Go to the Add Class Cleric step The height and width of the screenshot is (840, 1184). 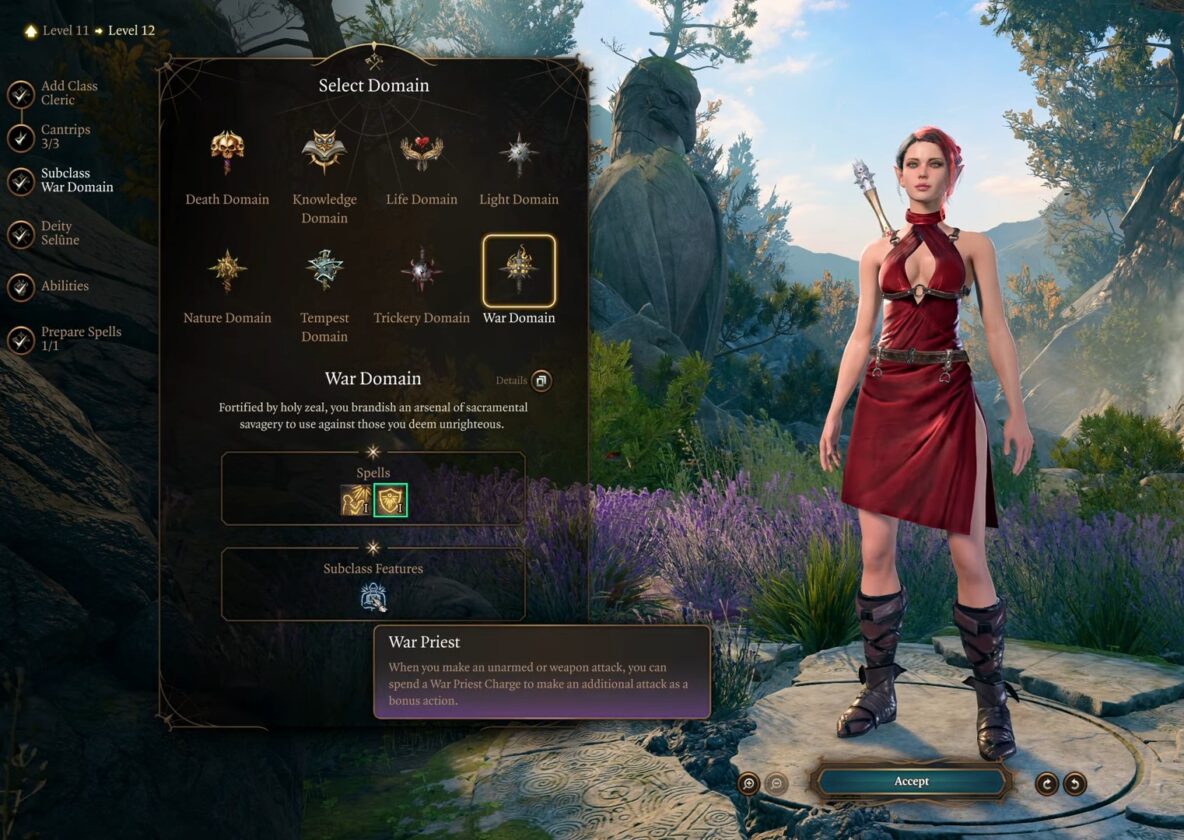tap(21, 94)
